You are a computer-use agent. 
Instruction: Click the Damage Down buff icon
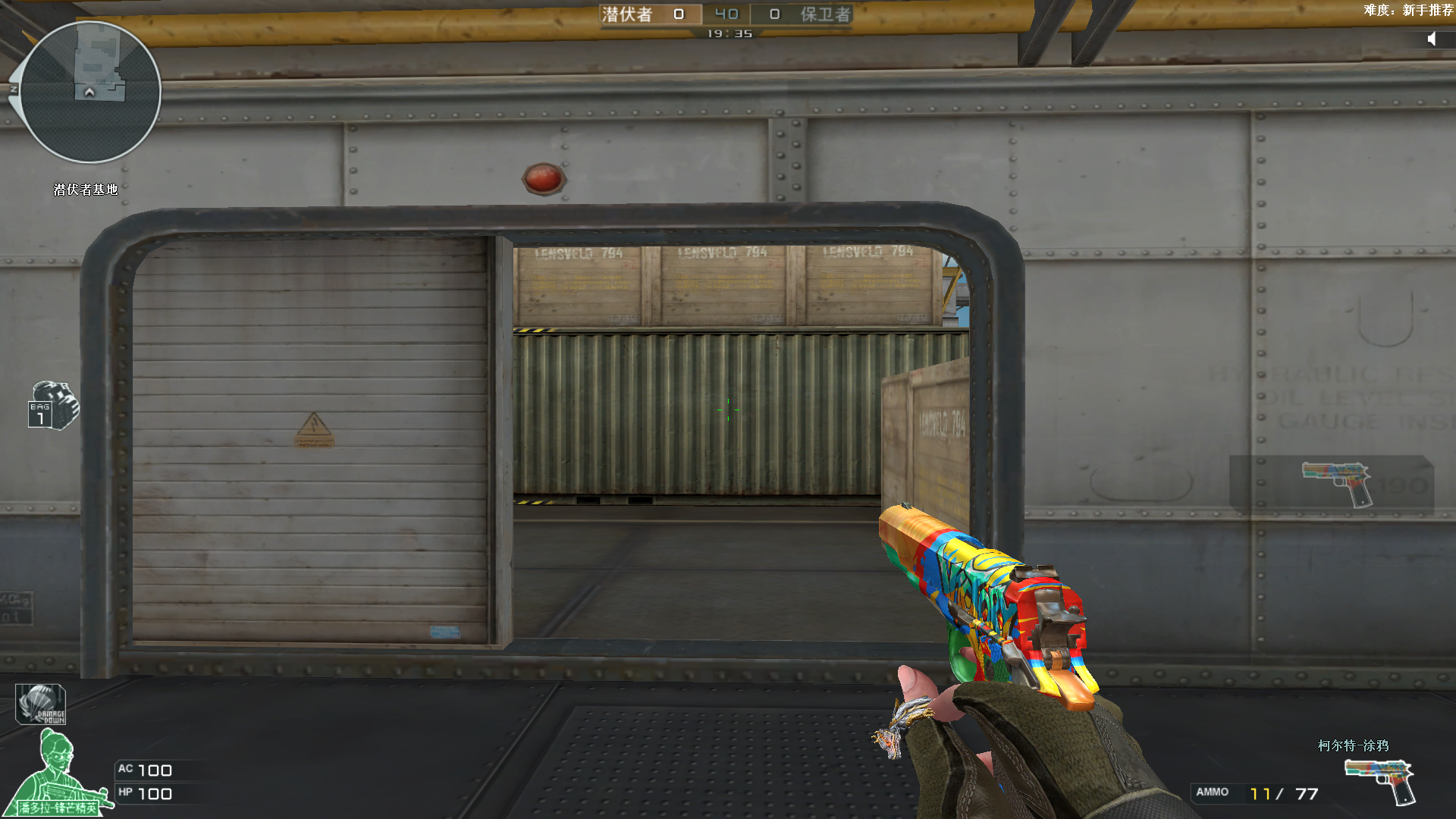tap(41, 704)
